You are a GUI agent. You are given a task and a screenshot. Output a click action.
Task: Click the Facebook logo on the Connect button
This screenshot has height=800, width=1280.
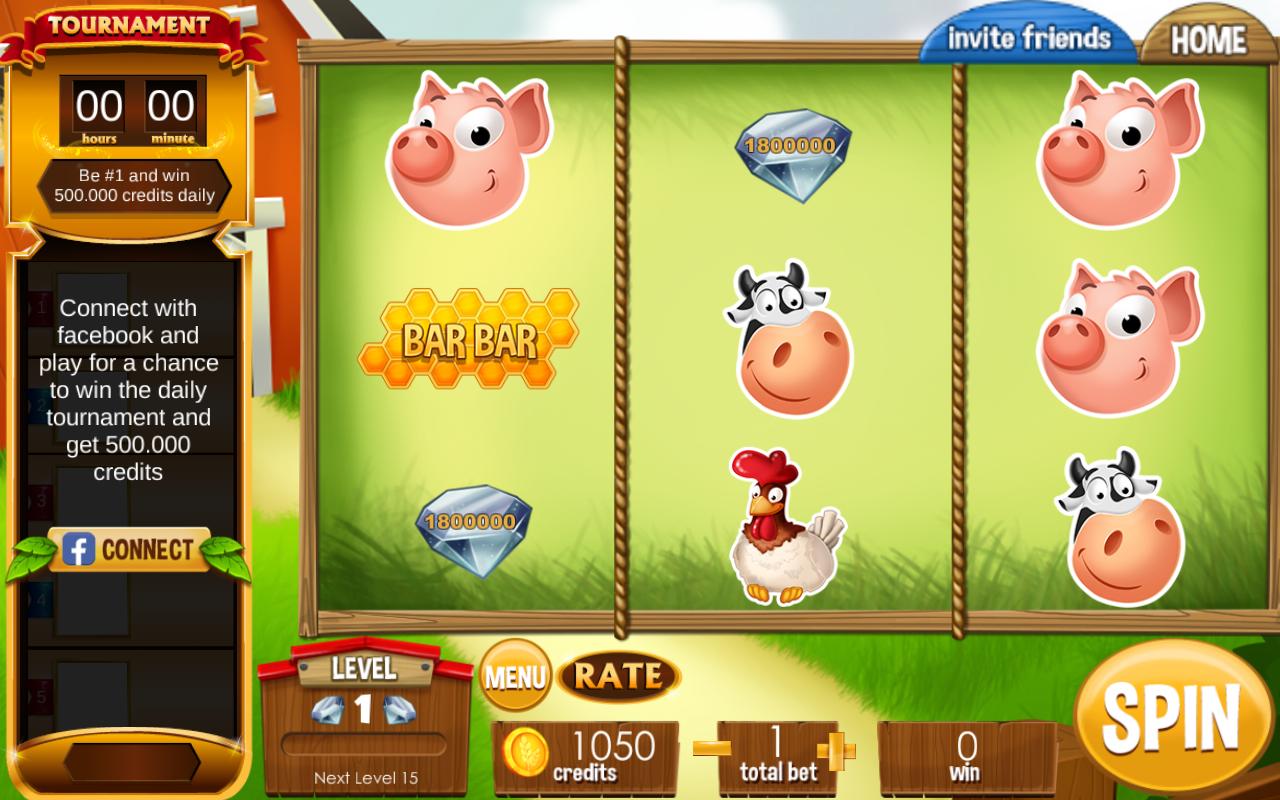(x=77, y=548)
